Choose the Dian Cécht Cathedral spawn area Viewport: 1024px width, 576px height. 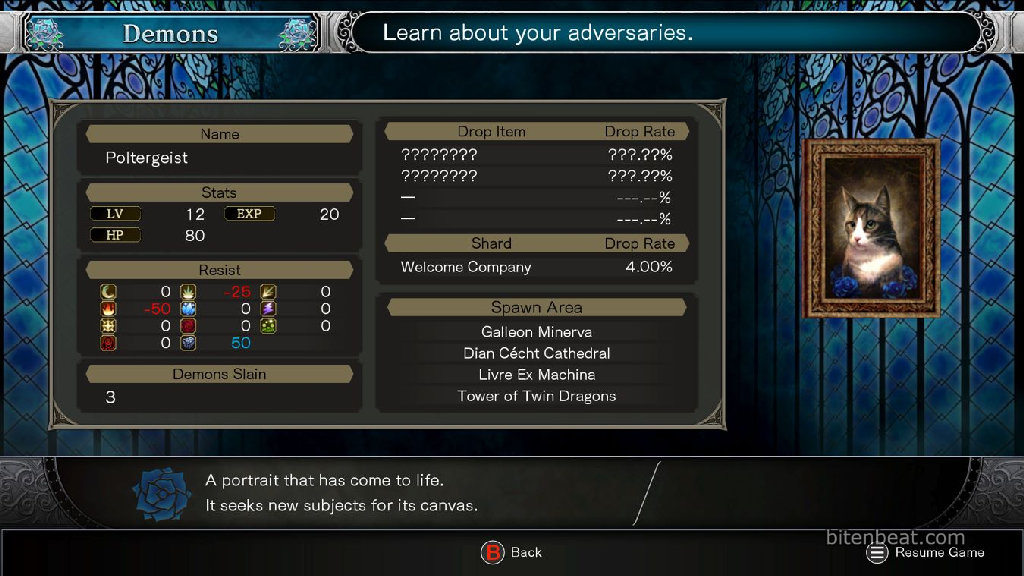(x=536, y=353)
